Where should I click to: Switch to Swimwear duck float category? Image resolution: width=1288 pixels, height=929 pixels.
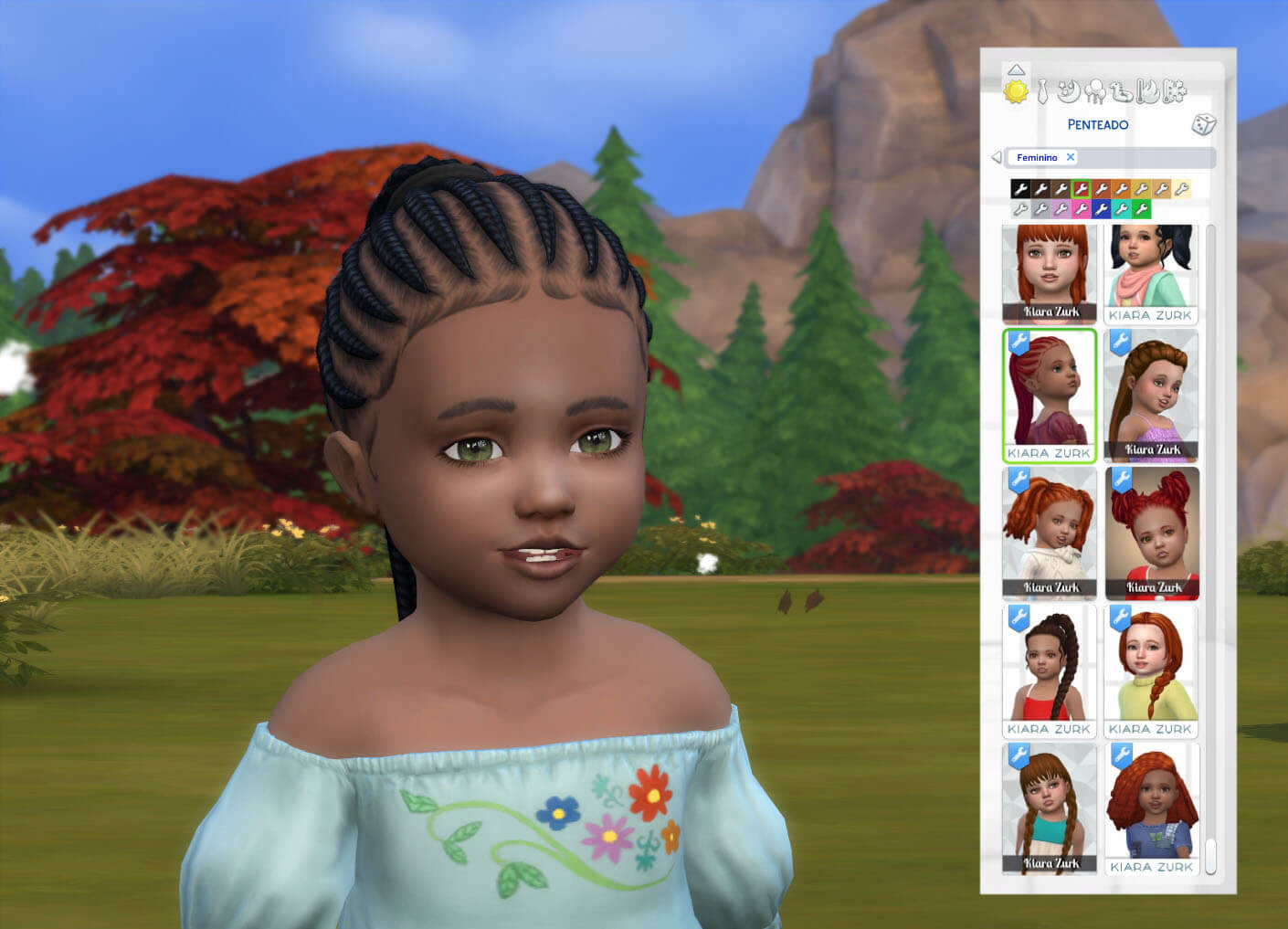click(x=1121, y=91)
